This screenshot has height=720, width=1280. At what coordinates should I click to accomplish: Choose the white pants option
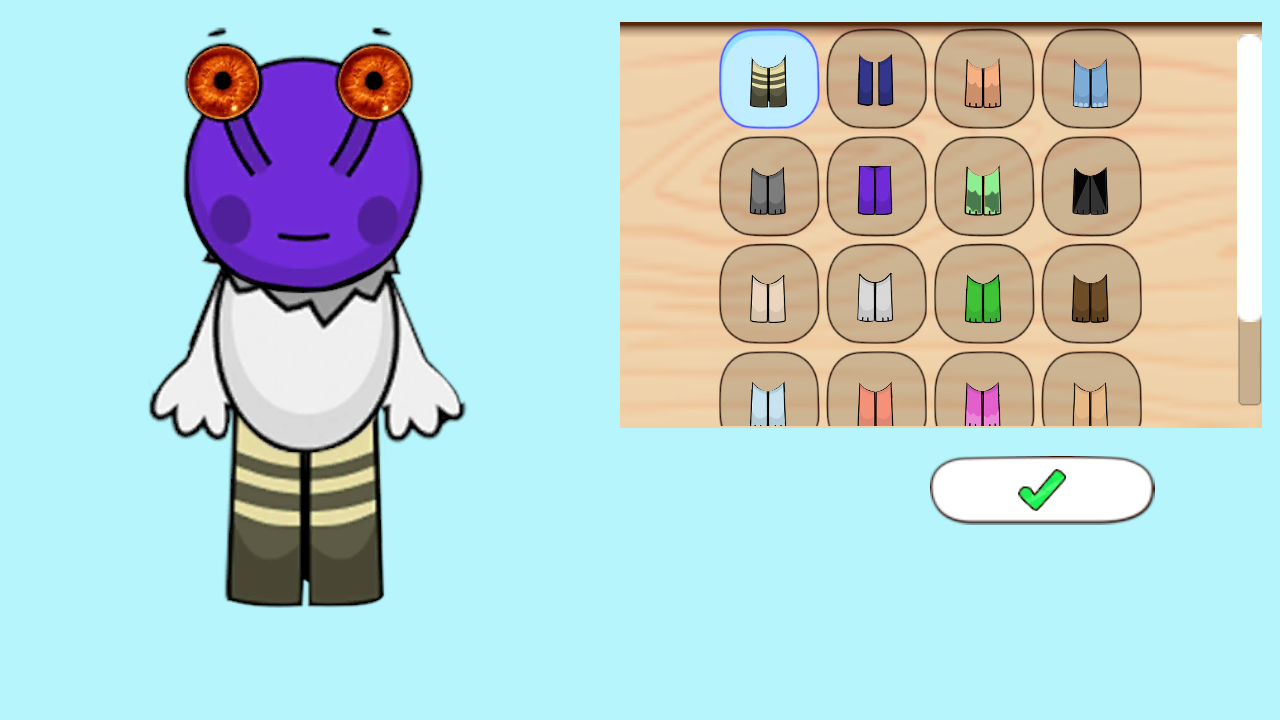tap(876, 293)
